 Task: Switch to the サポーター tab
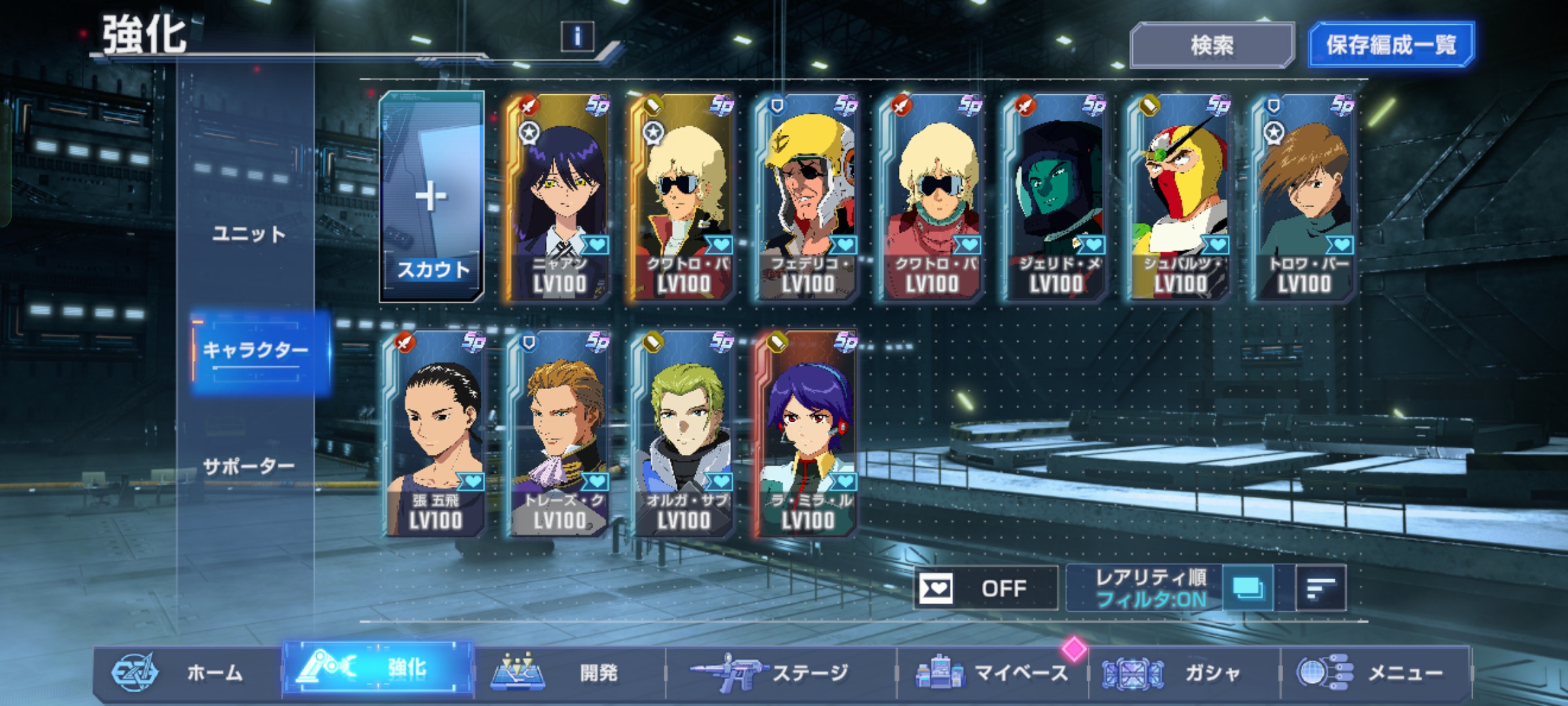[249, 466]
